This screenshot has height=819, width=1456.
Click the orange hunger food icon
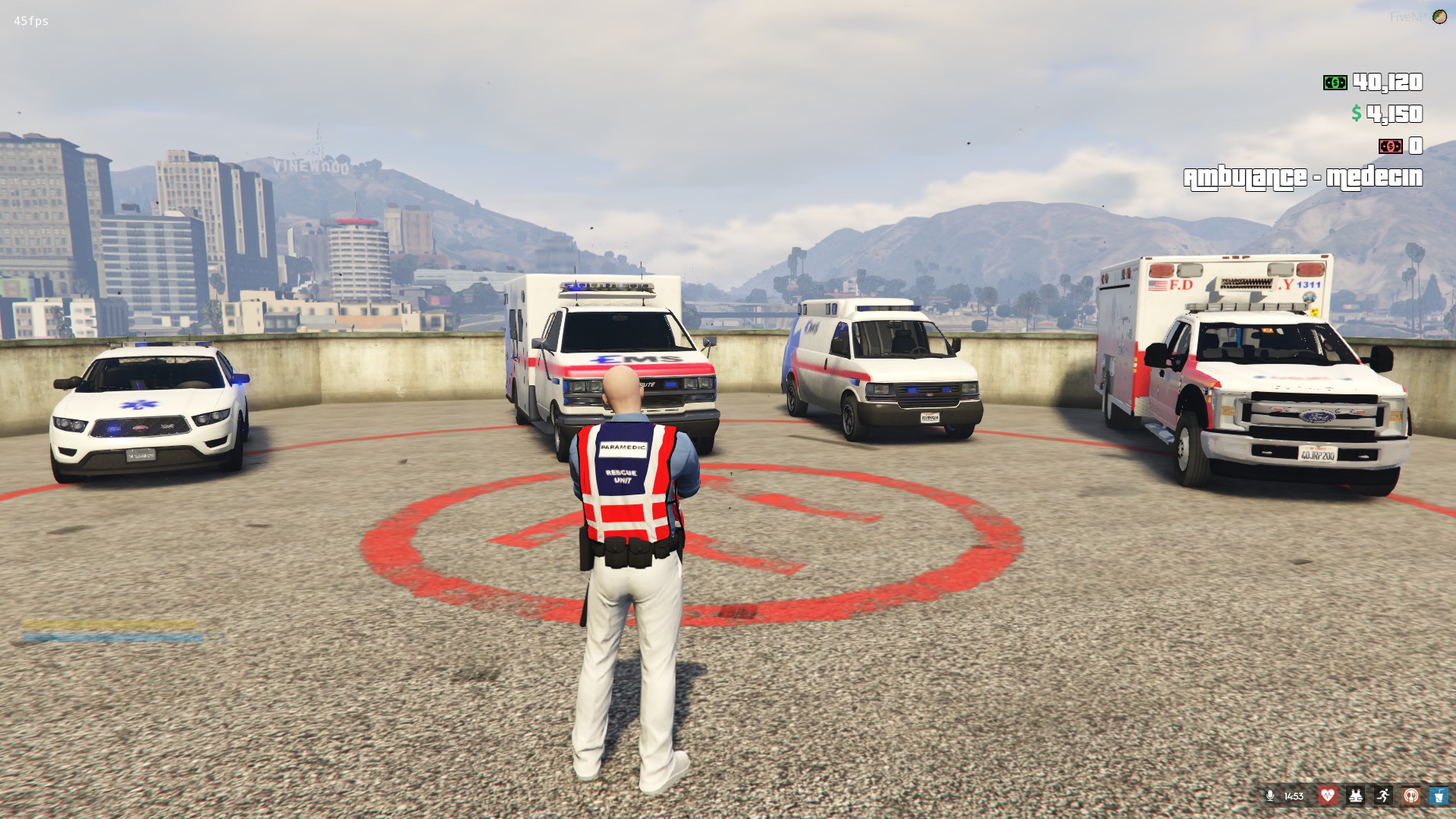1411,795
